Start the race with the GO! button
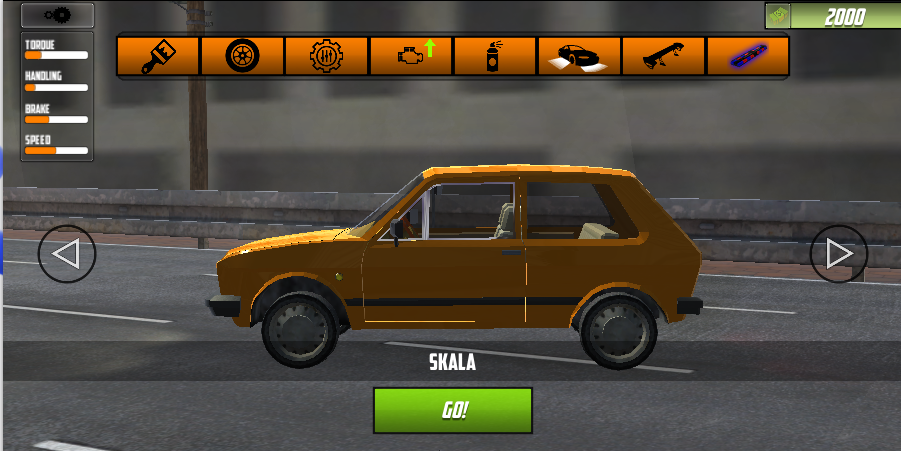 click(453, 410)
